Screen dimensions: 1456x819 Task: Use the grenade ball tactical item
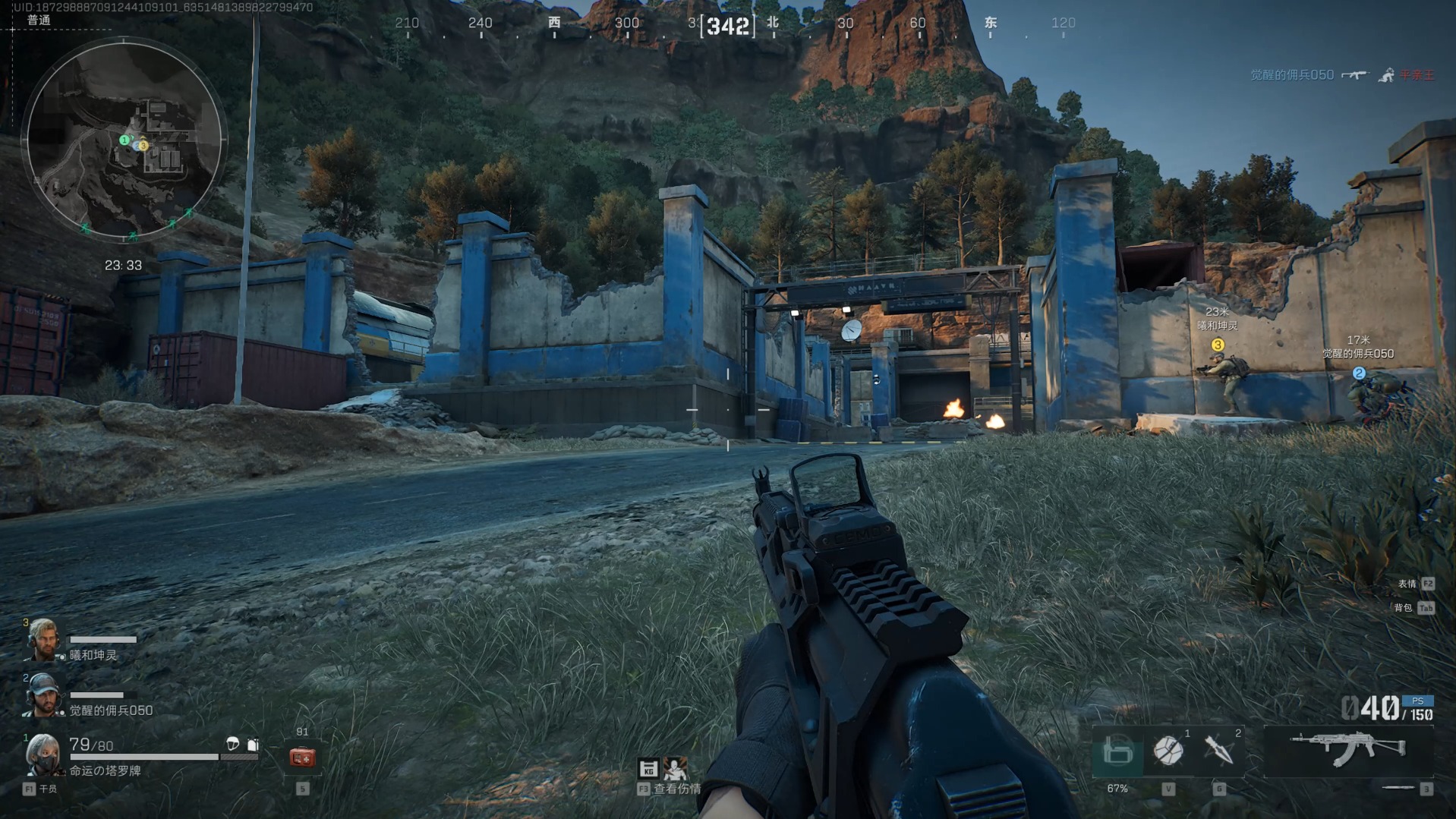(1168, 751)
